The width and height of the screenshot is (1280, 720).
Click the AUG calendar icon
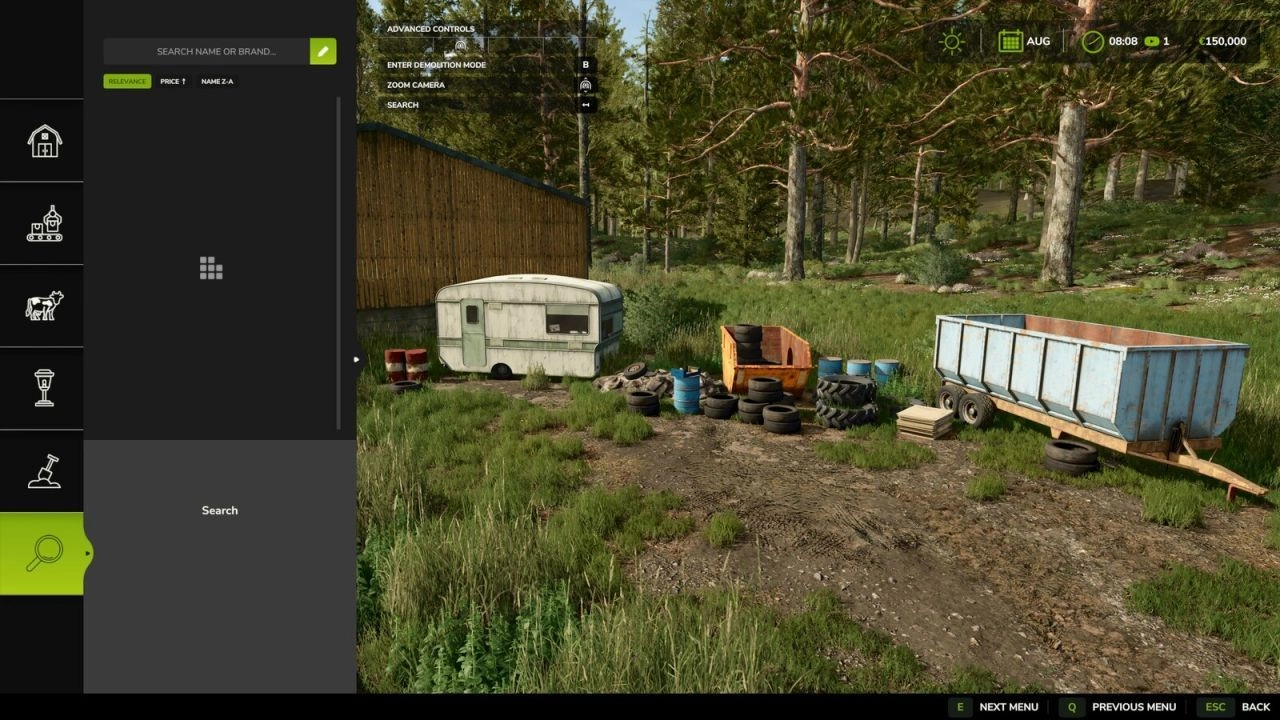[1013, 41]
